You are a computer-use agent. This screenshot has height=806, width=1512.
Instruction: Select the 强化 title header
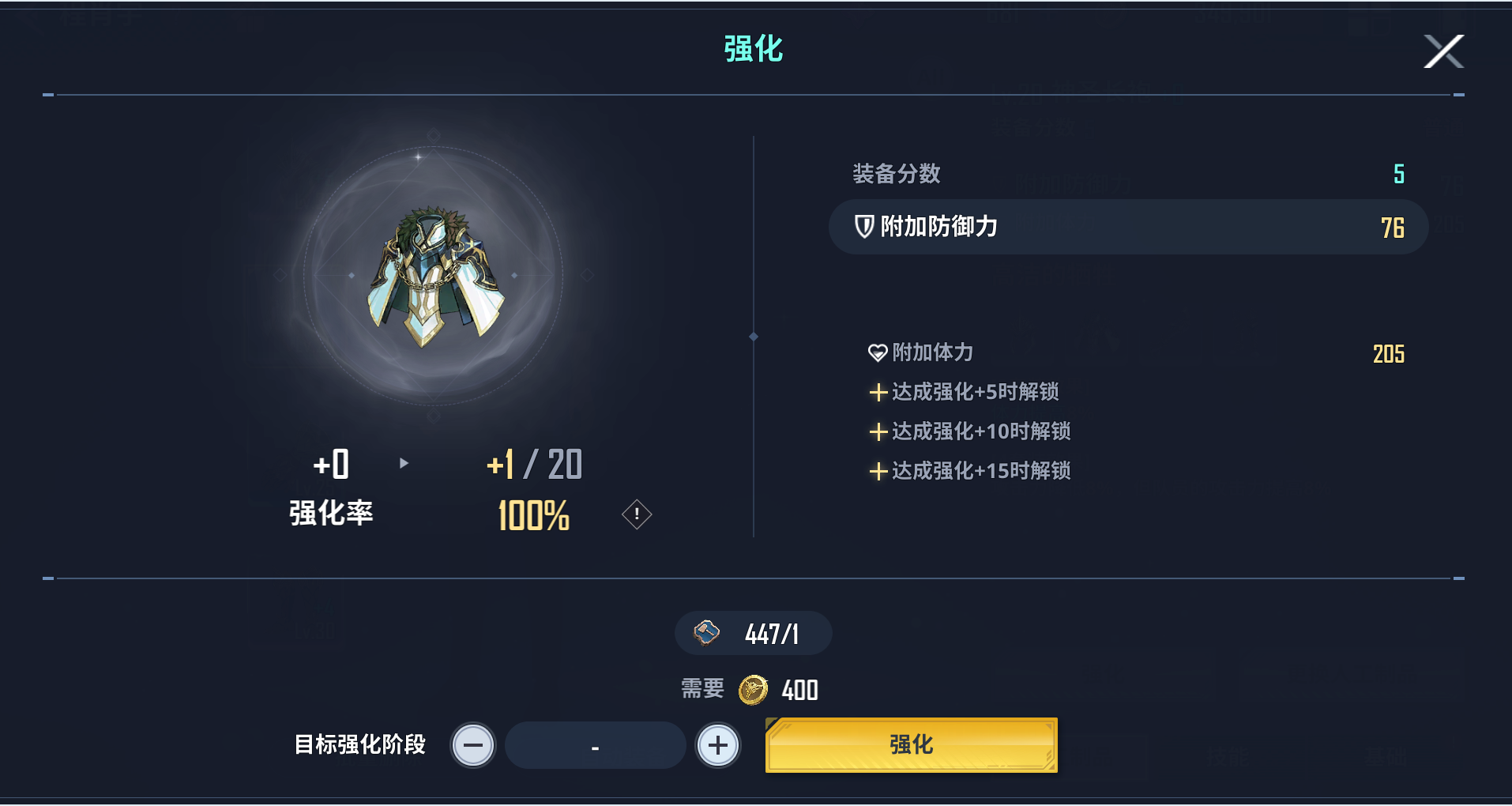tap(753, 49)
